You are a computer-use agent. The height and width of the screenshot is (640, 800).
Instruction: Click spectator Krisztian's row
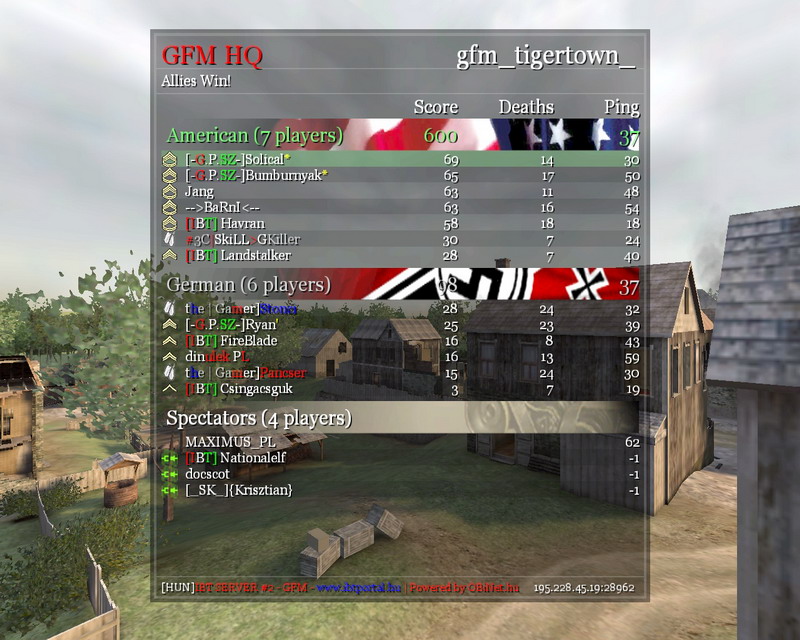click(400, 490)
